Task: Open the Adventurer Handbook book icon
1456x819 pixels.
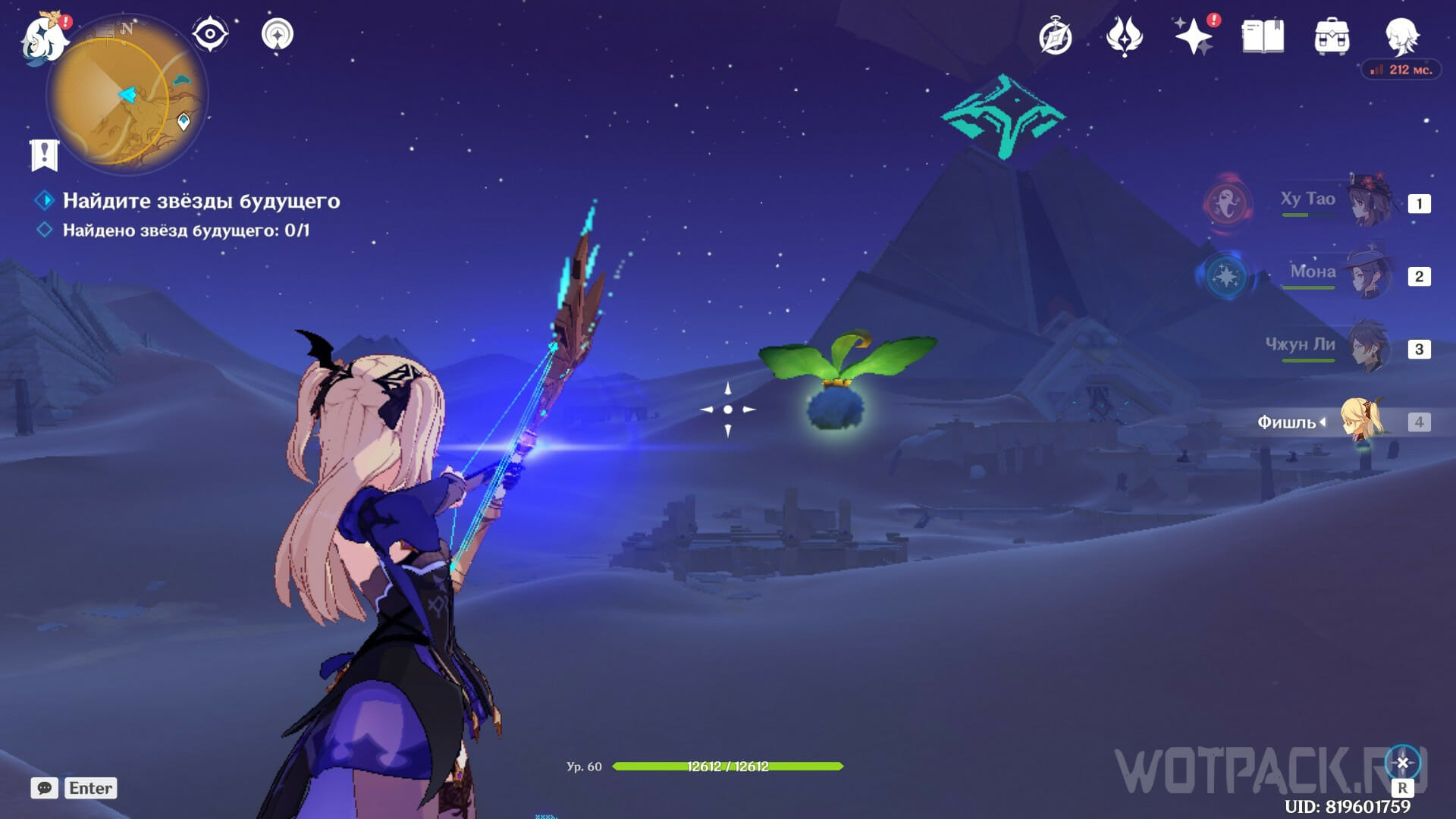Action: coord(1263,36)
